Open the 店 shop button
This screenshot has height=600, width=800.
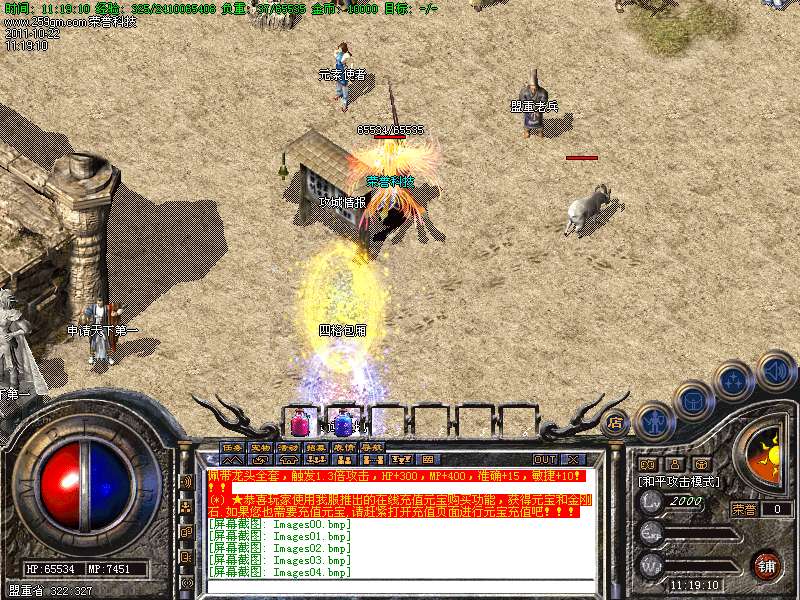615,423
